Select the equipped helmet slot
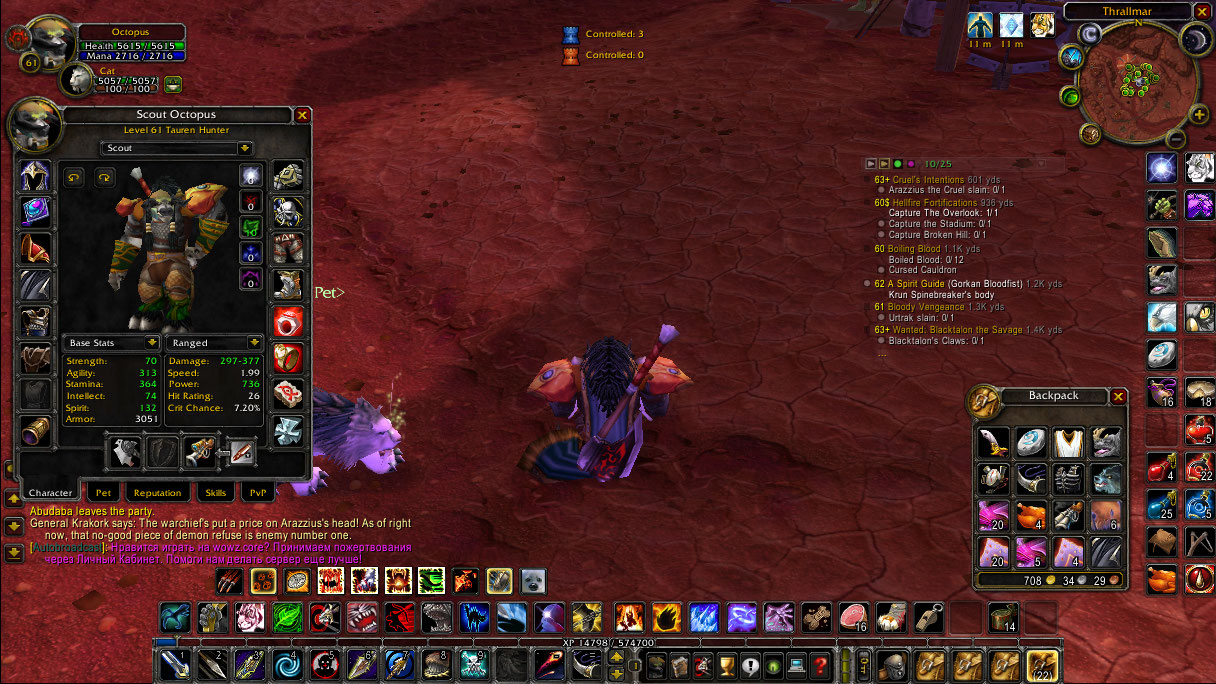1216x684 pixels. point(36,177)
